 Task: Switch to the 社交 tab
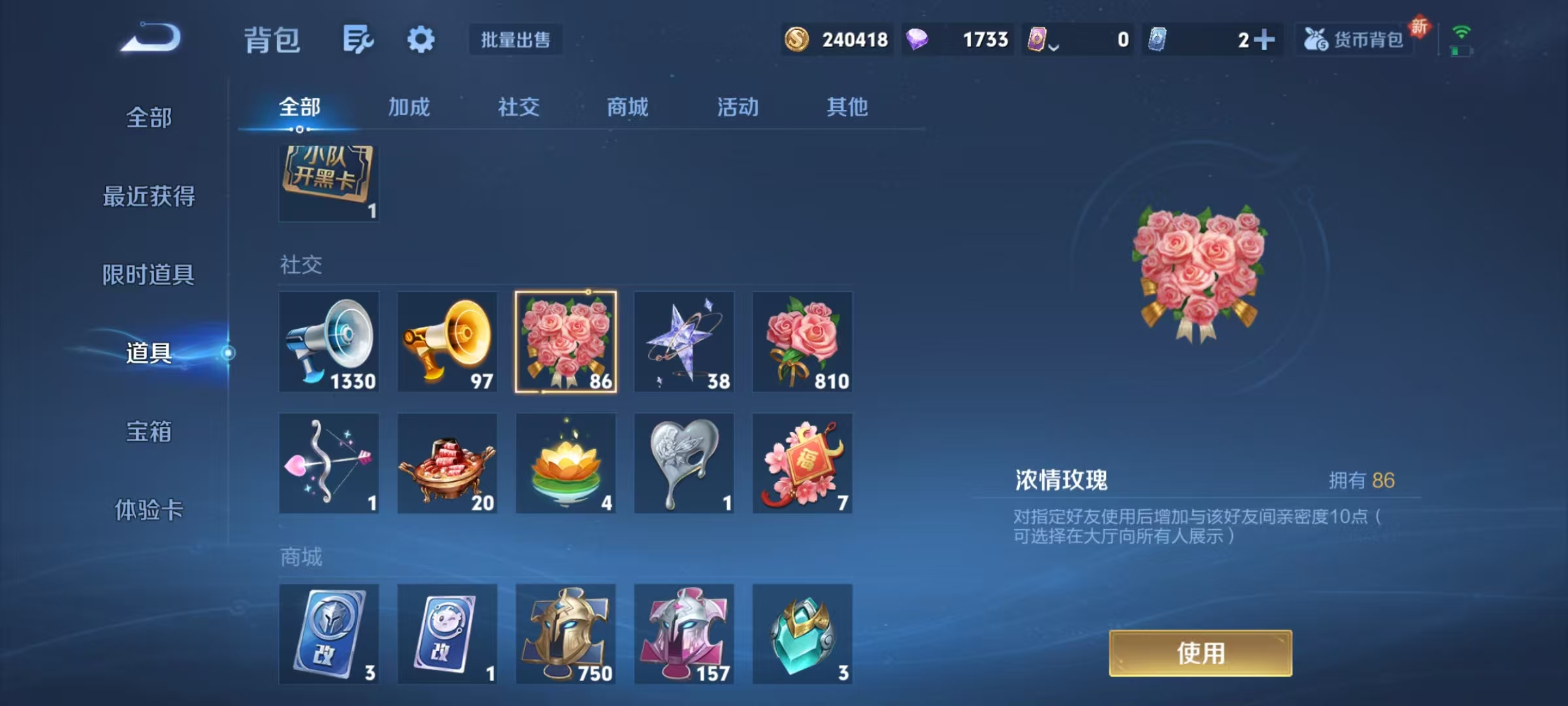tap(517, 107)
